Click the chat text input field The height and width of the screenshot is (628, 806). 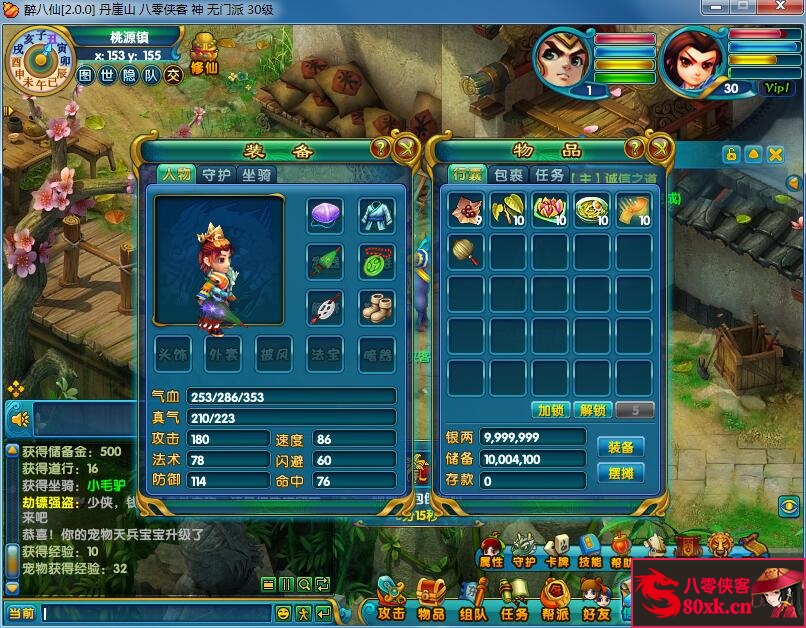155,612
